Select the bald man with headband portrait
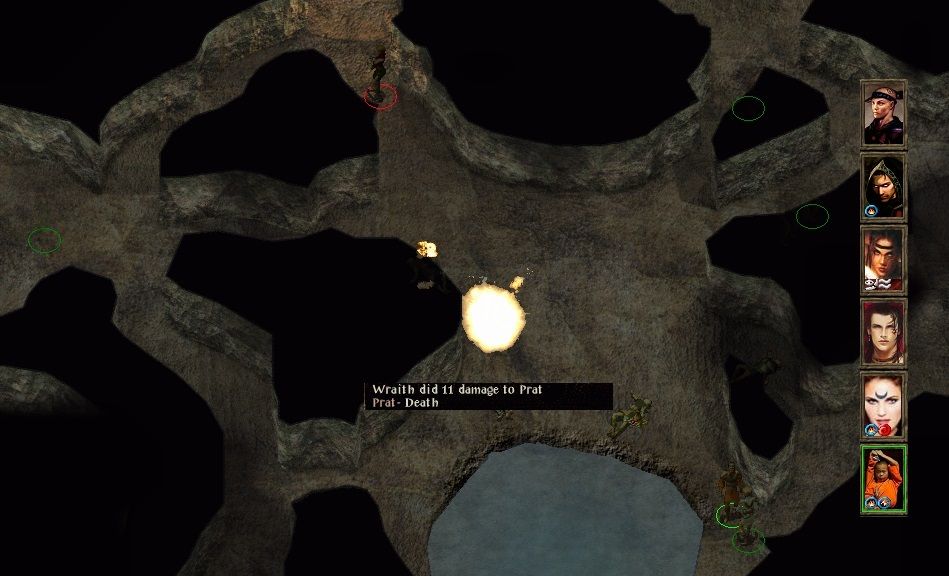The image size is (949, 576). coord(883,114)
